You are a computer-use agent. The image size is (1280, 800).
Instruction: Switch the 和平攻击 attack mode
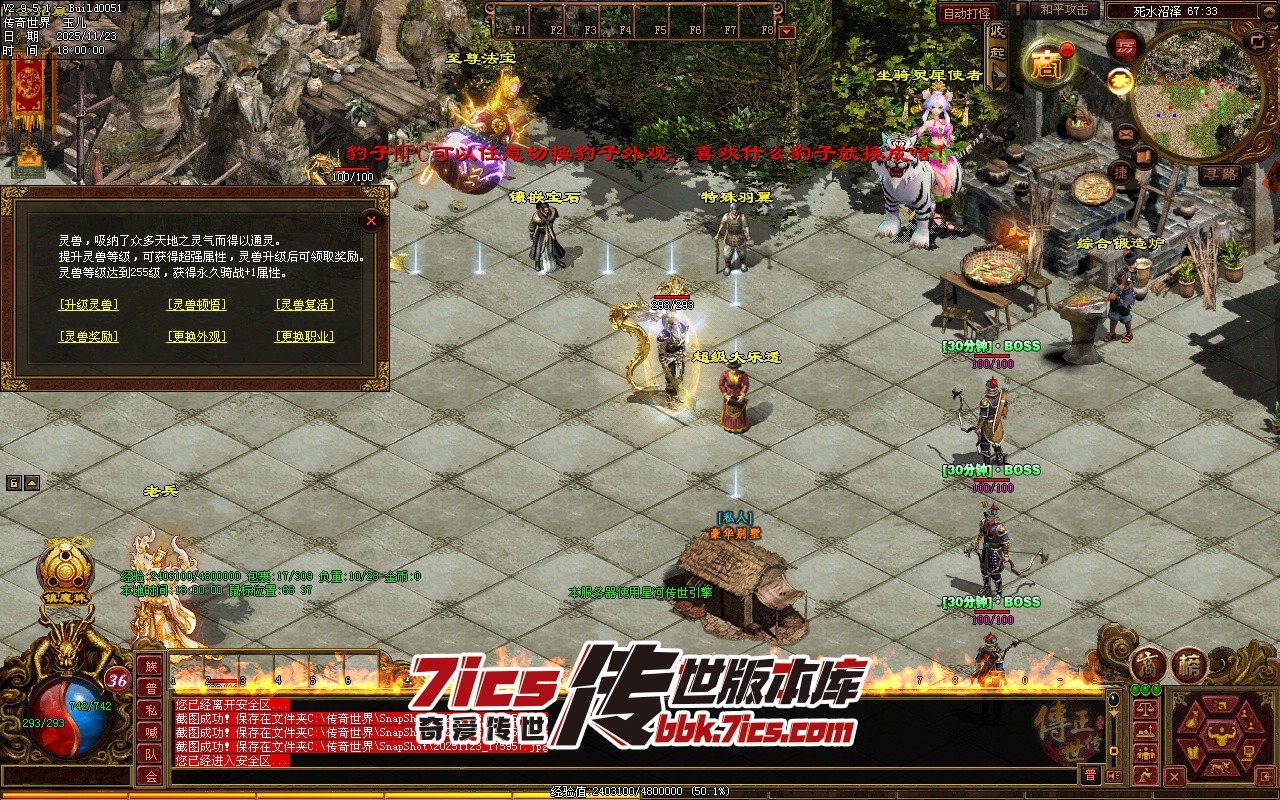pyautogui.click(x=1064, y=10)
